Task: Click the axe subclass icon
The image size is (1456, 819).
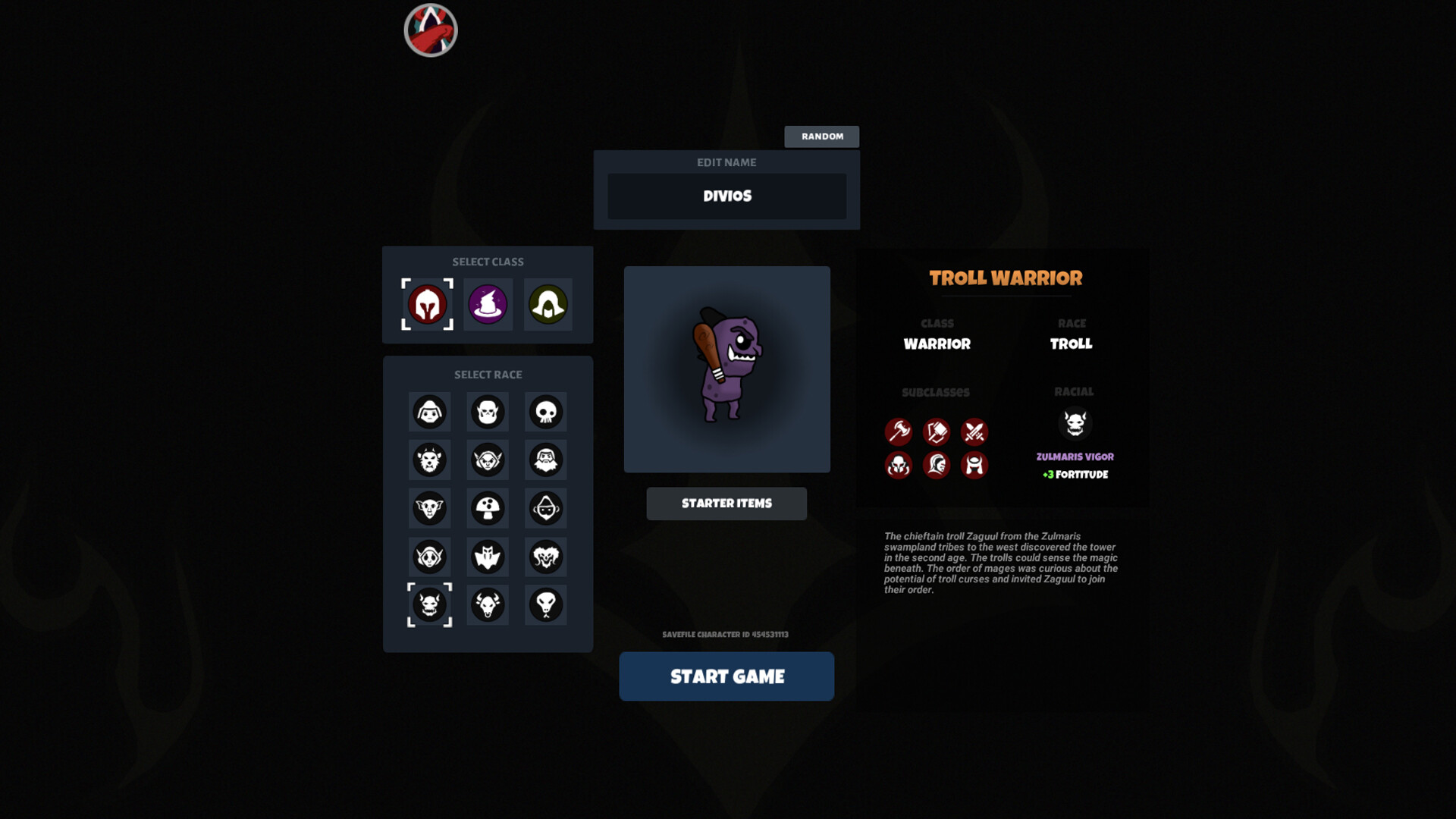Action: click(899, 432)
